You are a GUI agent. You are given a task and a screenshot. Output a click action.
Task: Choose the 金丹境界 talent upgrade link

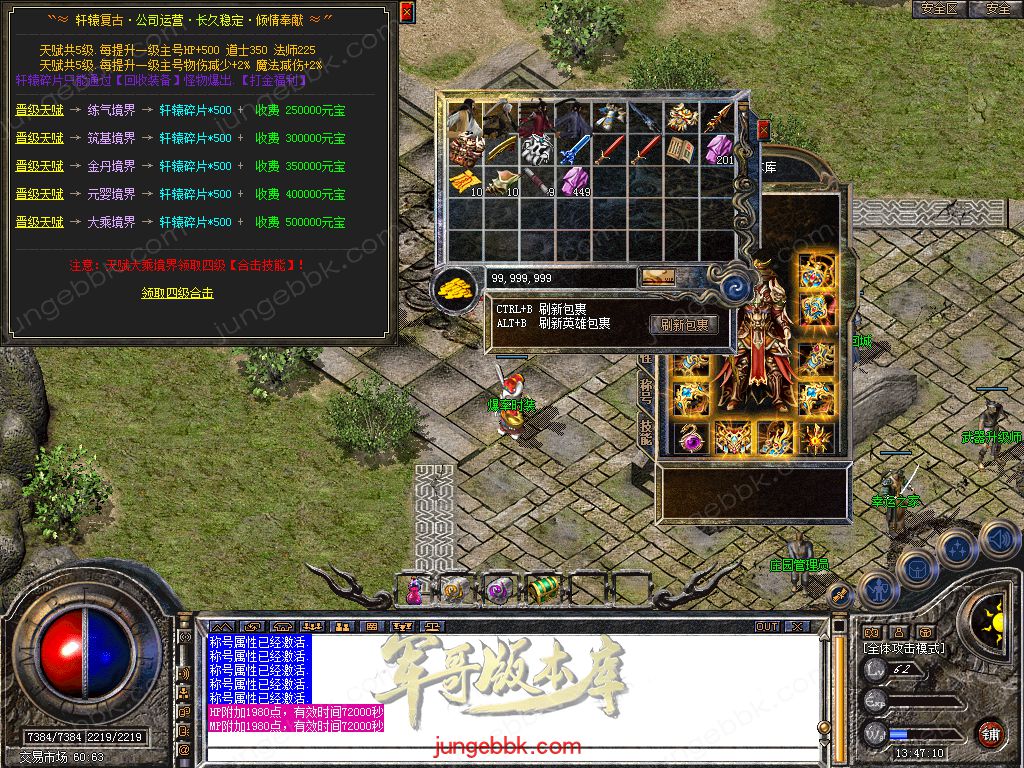[39, 166]
